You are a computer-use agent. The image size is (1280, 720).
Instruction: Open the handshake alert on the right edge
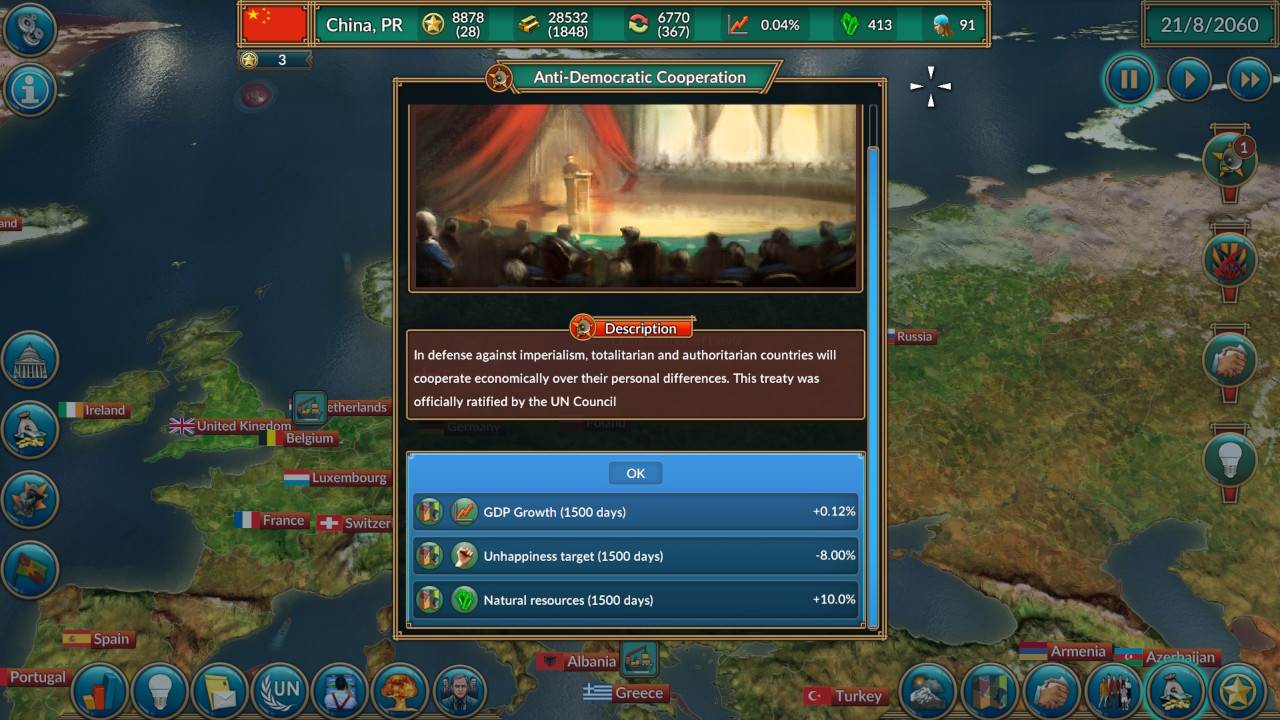(x=1229, y=363)
